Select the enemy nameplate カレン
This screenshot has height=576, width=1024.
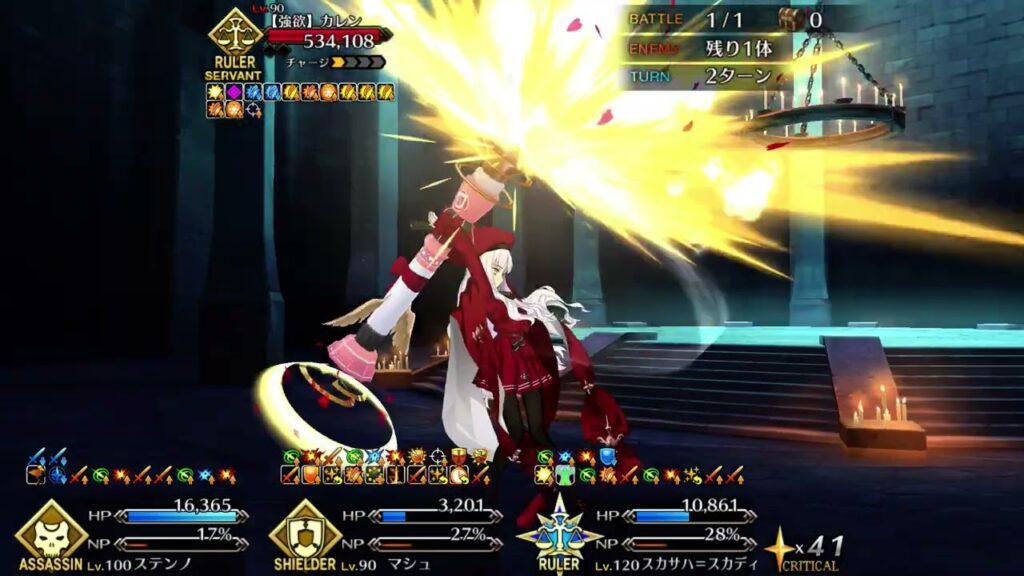(324, 19)
